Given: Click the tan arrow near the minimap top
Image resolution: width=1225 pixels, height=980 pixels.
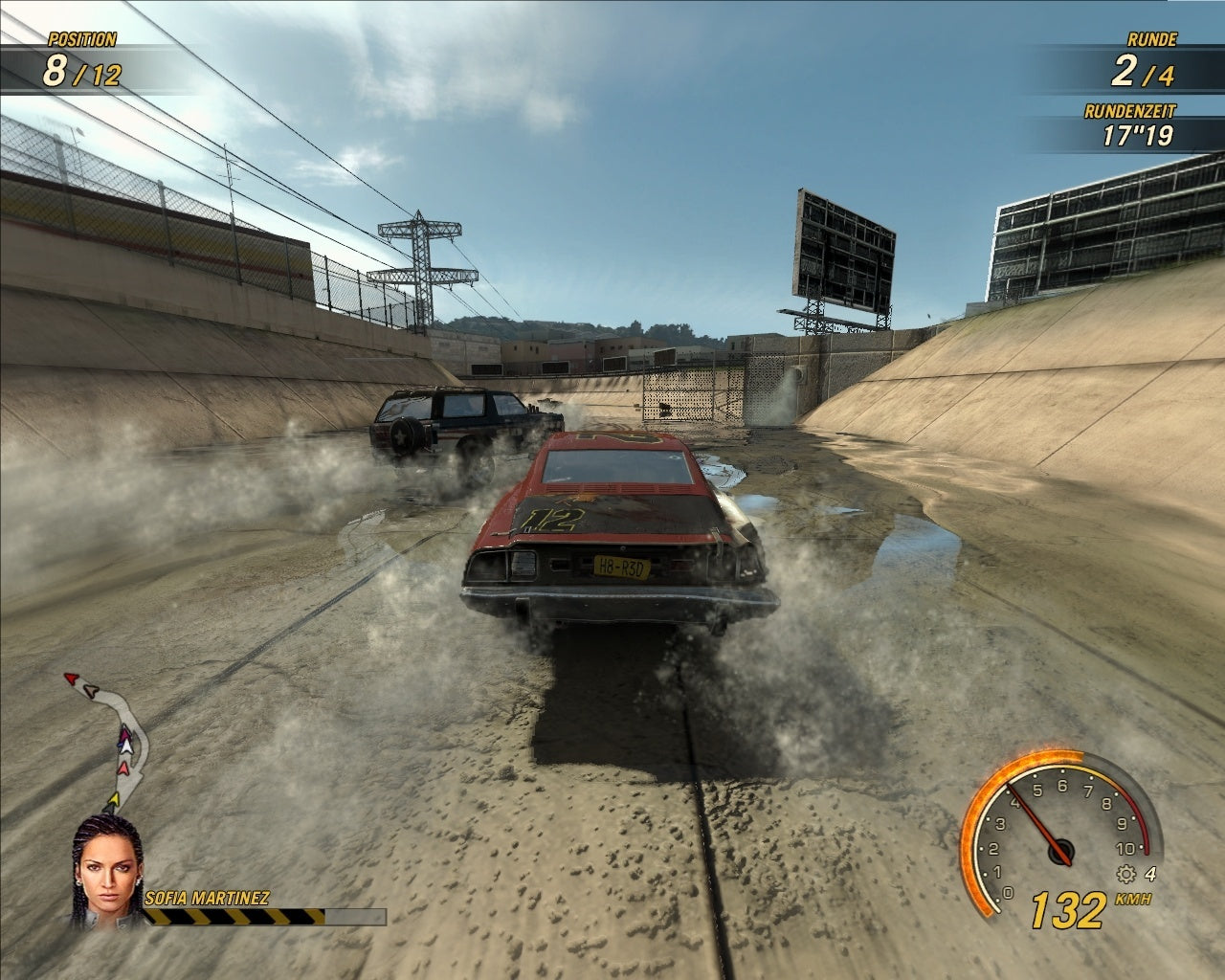Looking at the screenshot, I should point(91,690).
